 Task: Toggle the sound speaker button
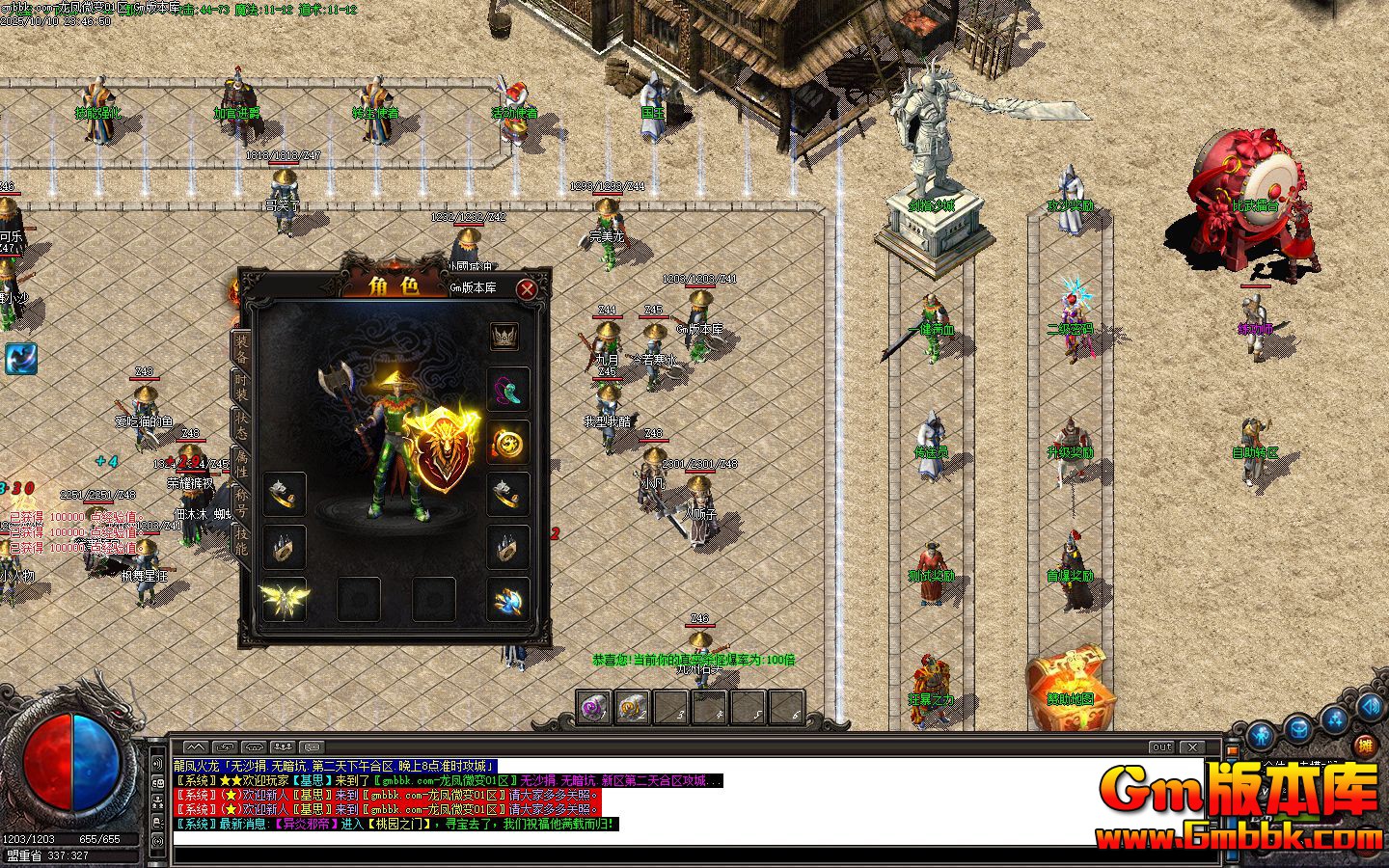click(x=1369, y=706)
